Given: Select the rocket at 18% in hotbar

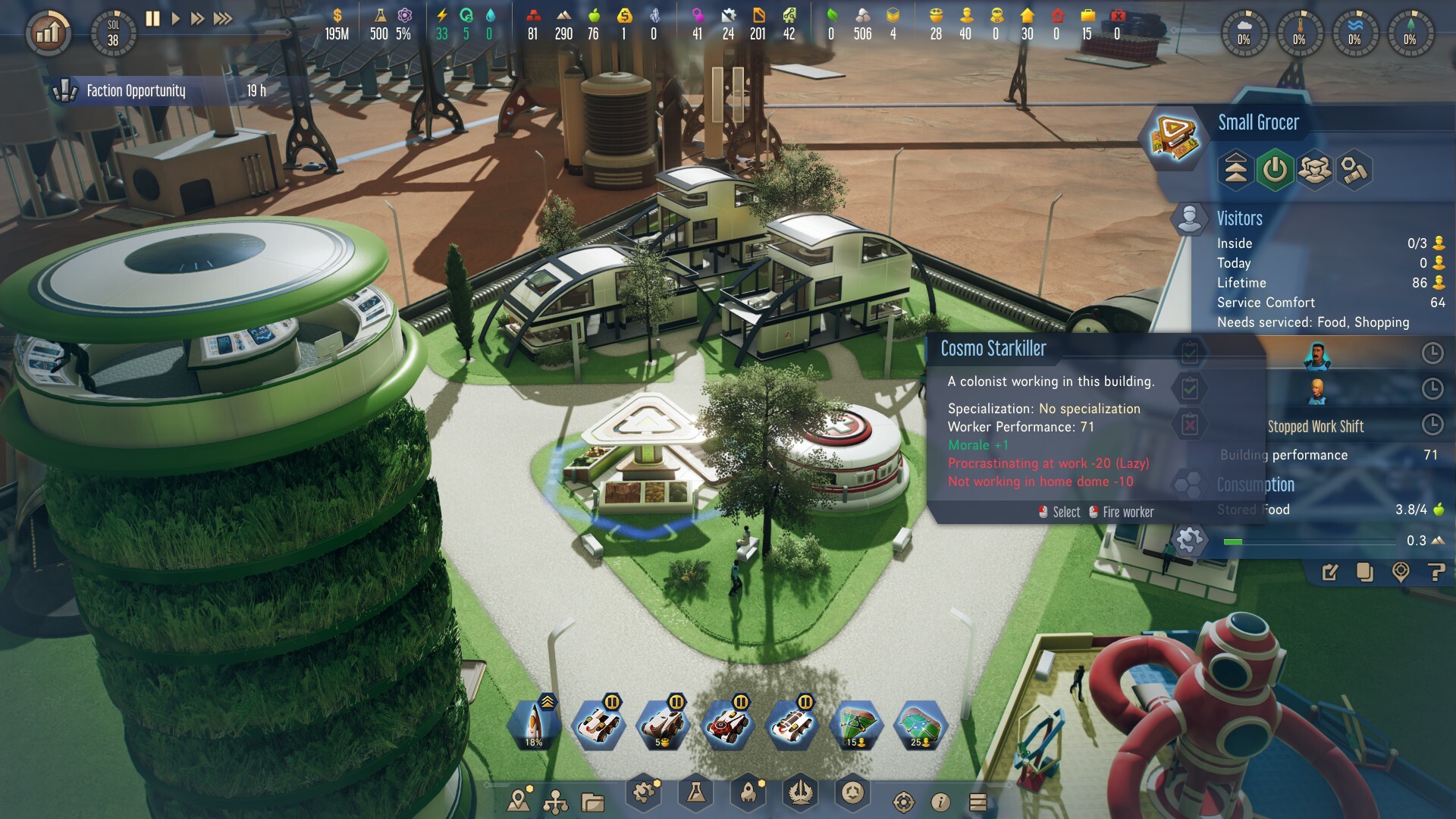Looking at the screenshot, I should (534, 726).
